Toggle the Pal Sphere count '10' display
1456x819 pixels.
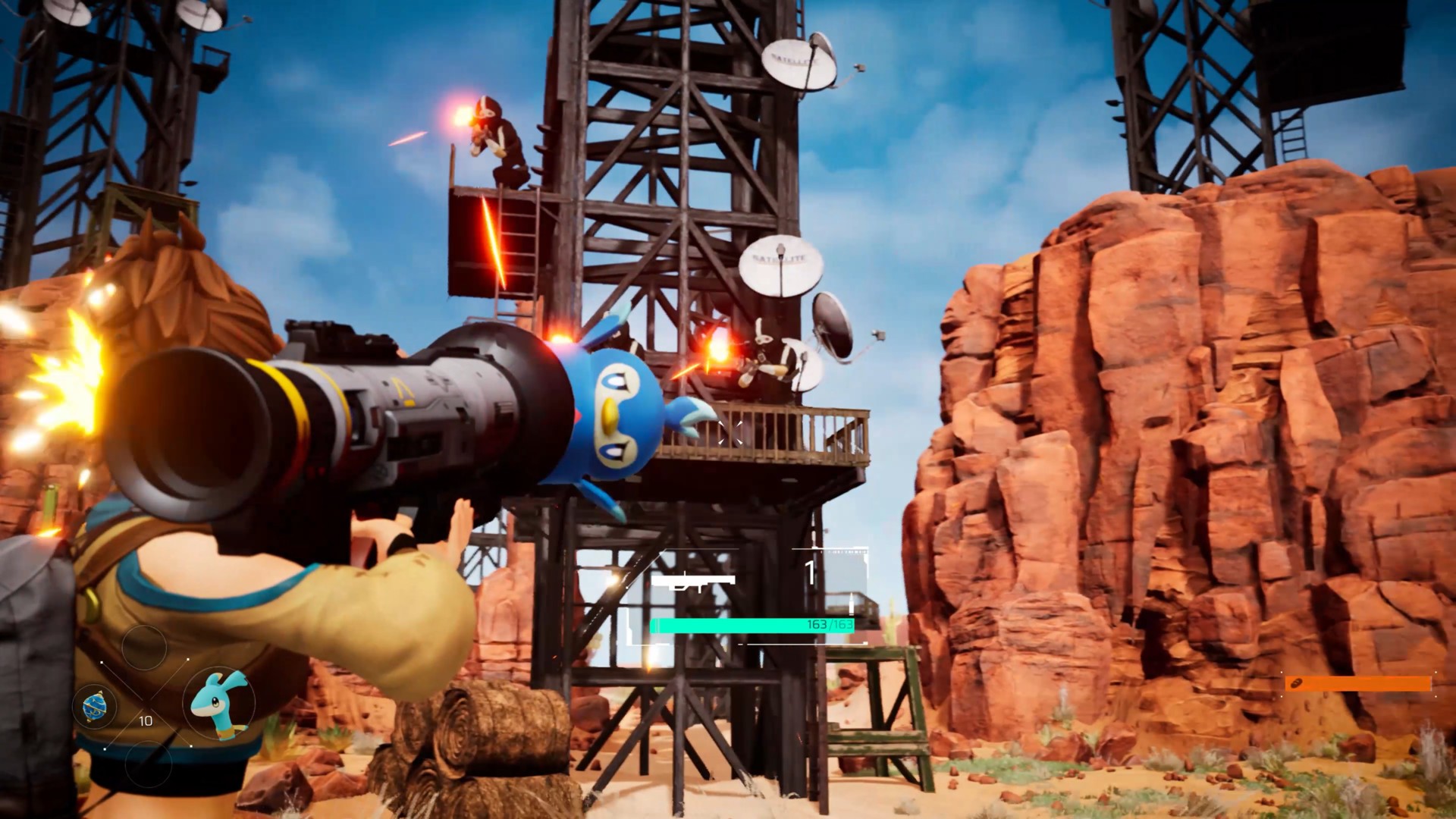146,720
